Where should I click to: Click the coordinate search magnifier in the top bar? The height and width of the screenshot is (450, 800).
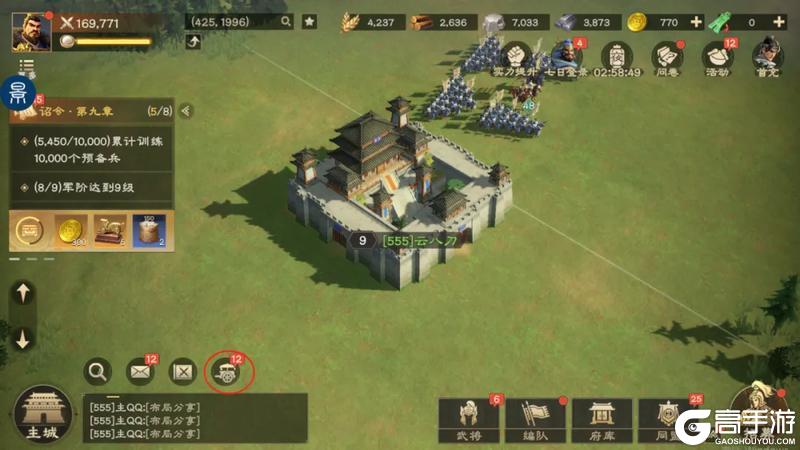[x=286, y=21]
